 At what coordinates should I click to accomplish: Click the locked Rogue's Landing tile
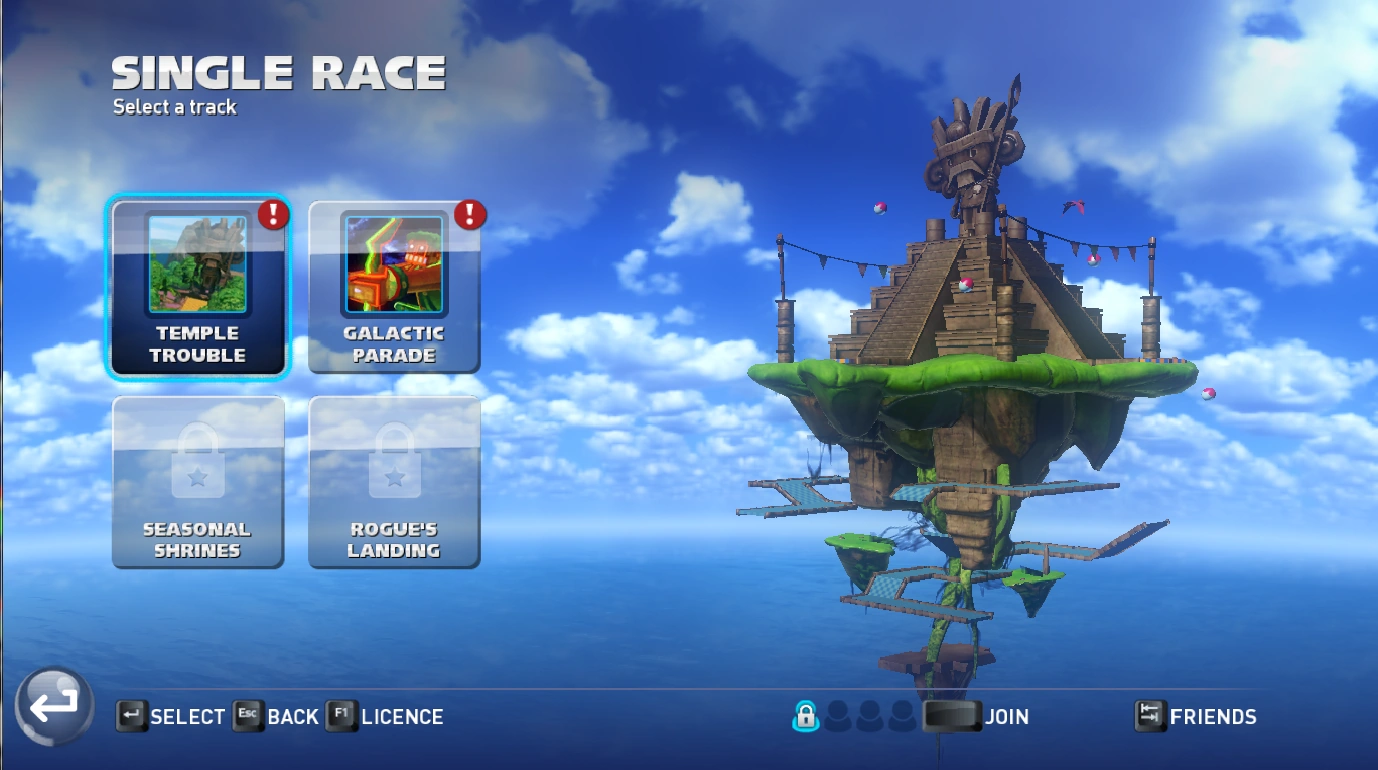[x=394, y=482]
